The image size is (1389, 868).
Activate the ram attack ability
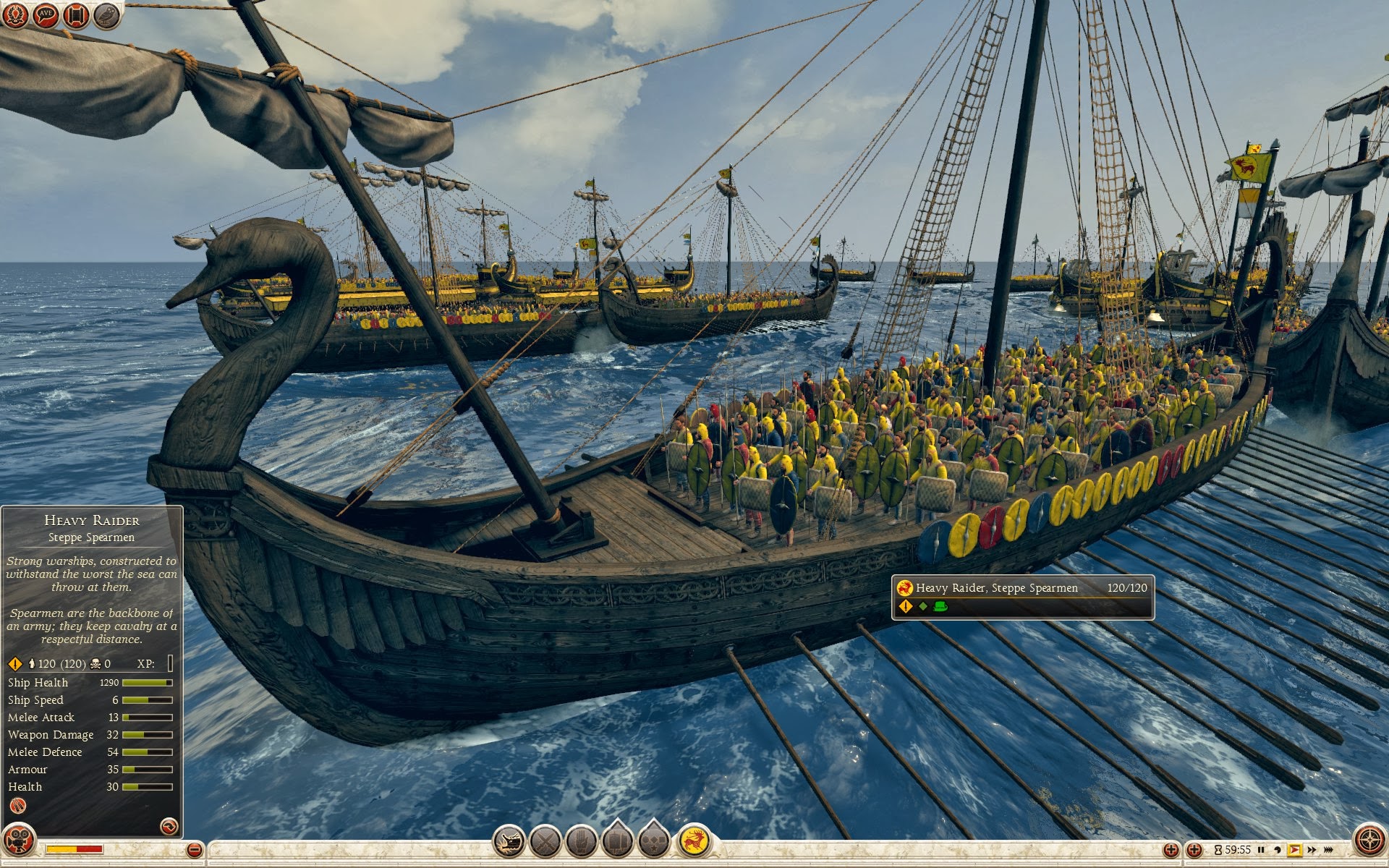click(x=509, y=842)
